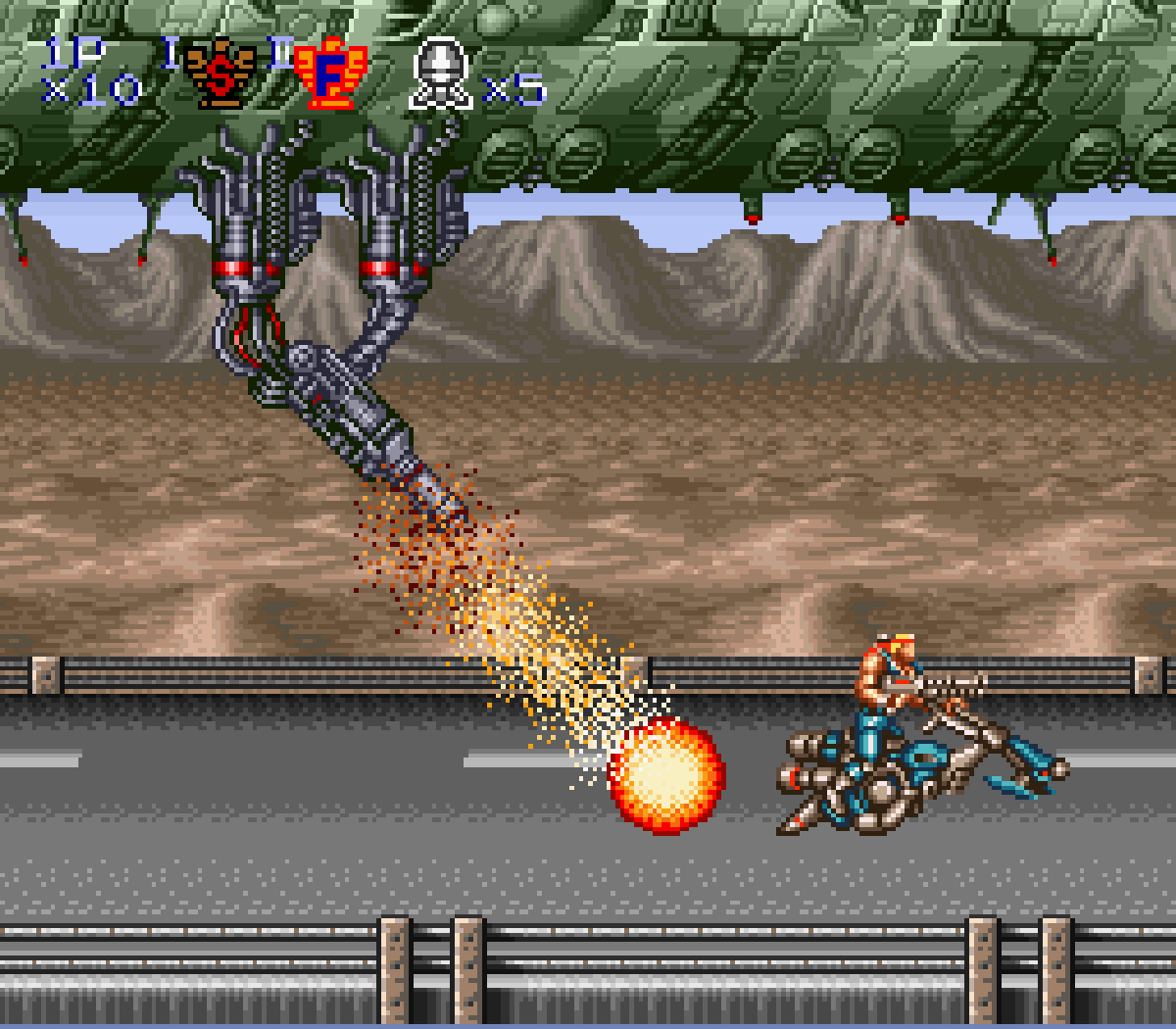Click the smart bomb icon
The height and width of the screenshot is (1029, 1176).
440,73
